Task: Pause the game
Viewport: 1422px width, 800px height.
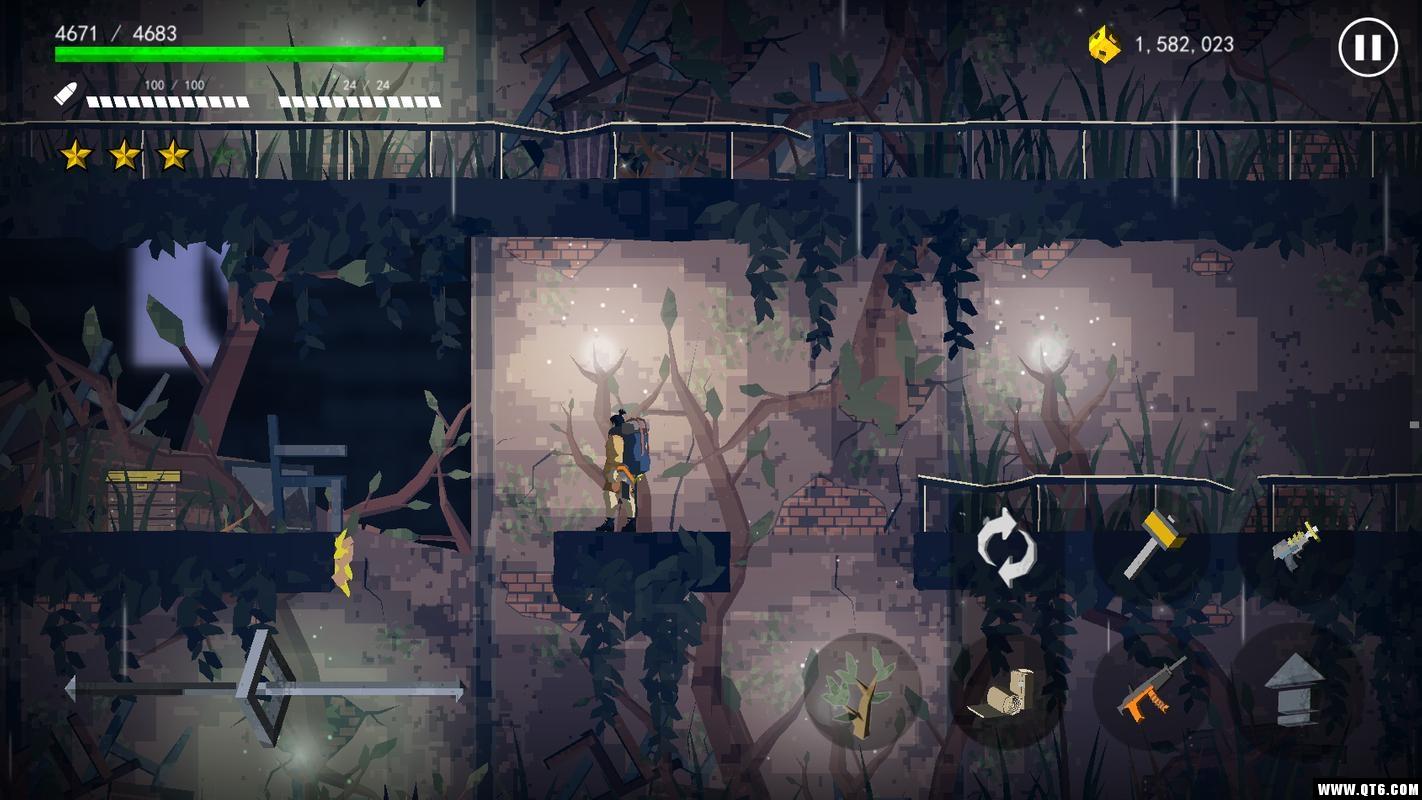Action: coord(1367,47)
